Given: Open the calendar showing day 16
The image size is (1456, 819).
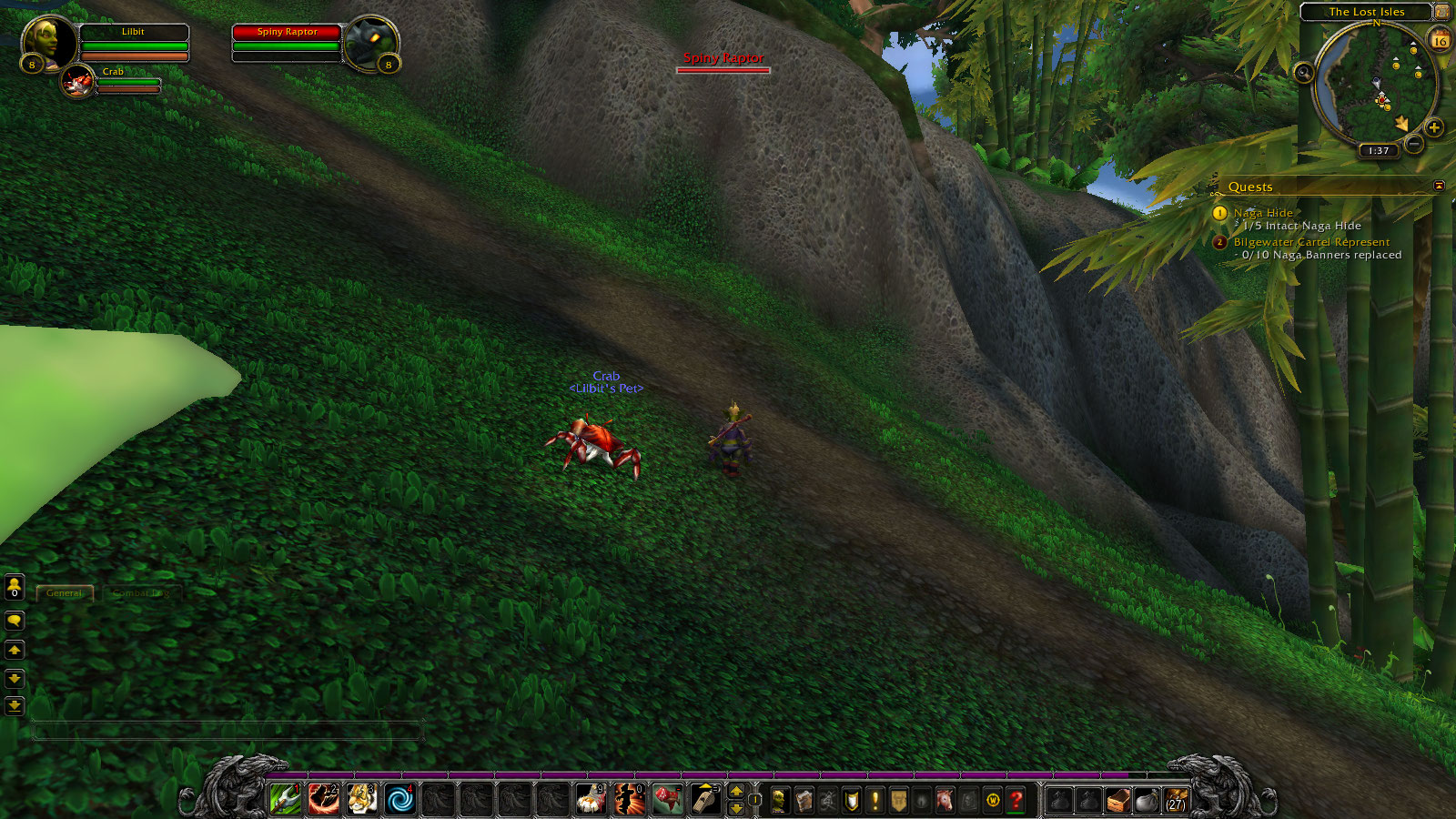Looking at the screenshot, I should [1440, 40].
